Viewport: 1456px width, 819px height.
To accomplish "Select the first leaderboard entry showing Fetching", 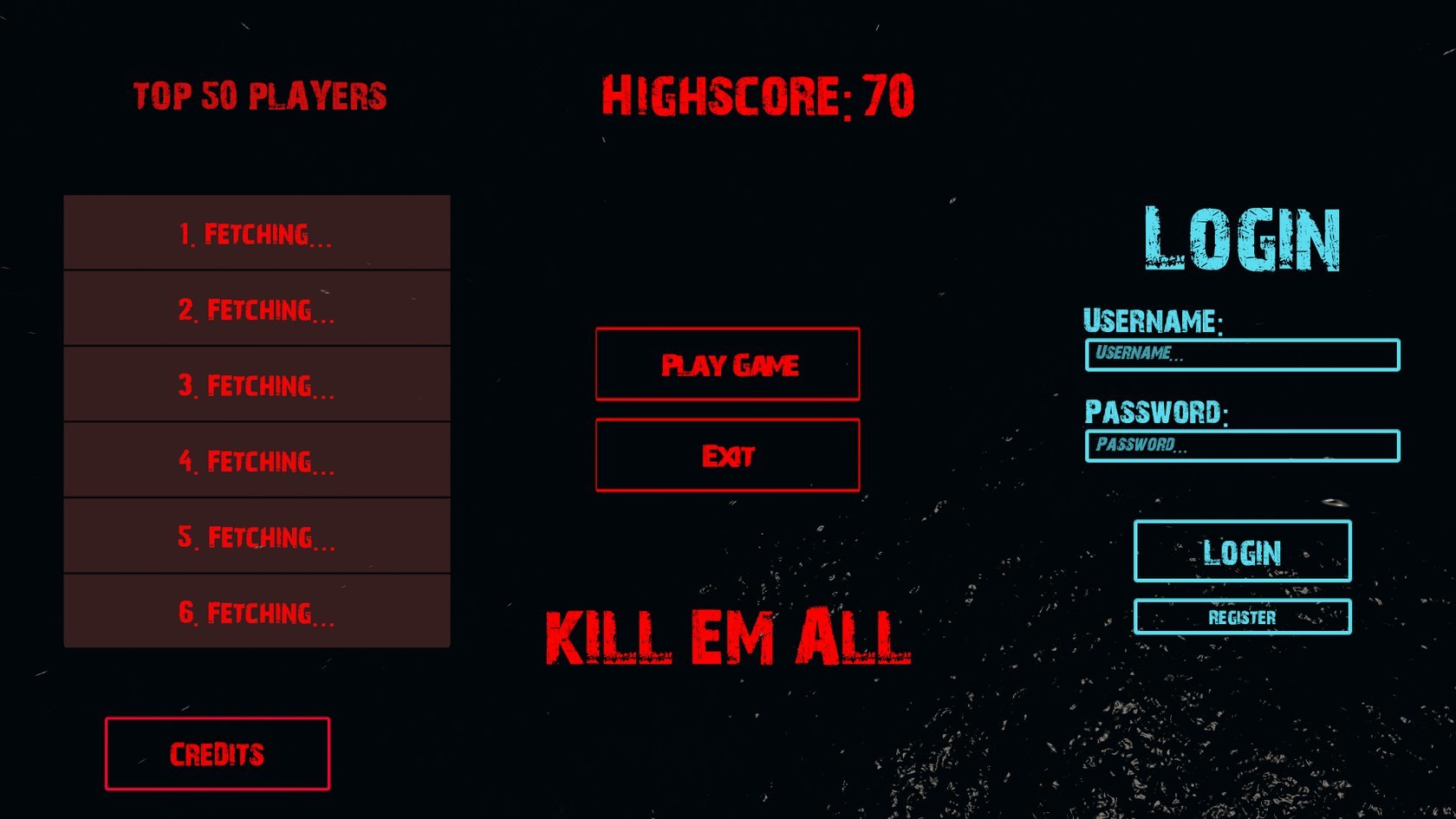I will tap(257, 231).
